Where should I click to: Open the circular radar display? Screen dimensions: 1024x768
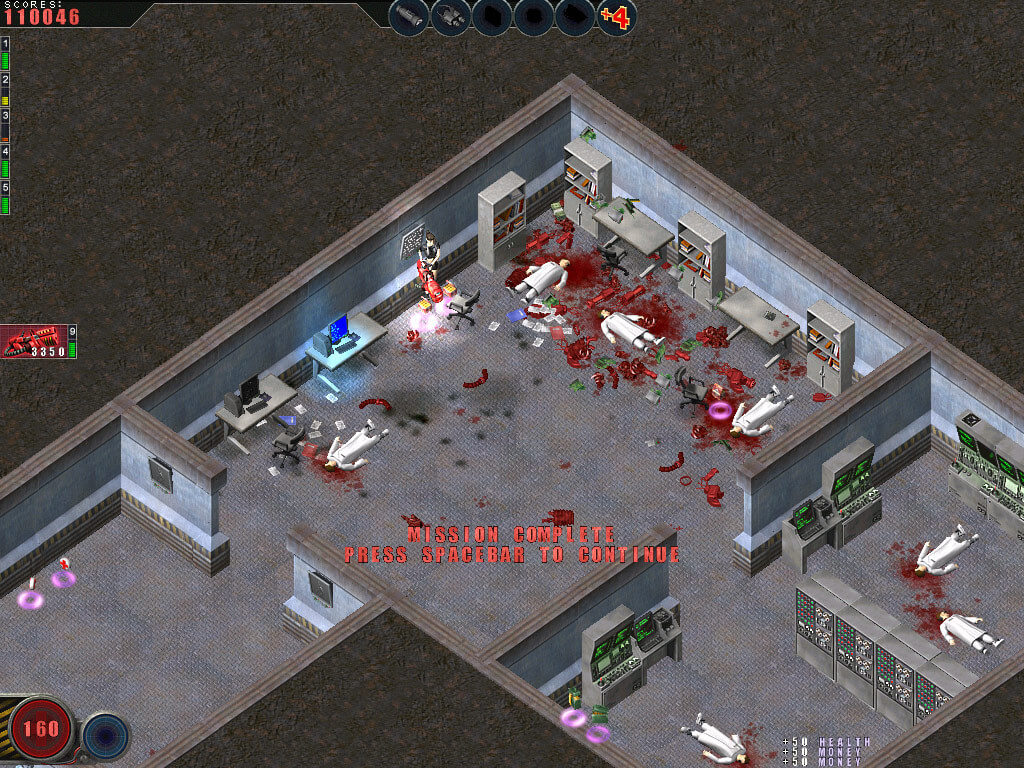pos(105,734)
